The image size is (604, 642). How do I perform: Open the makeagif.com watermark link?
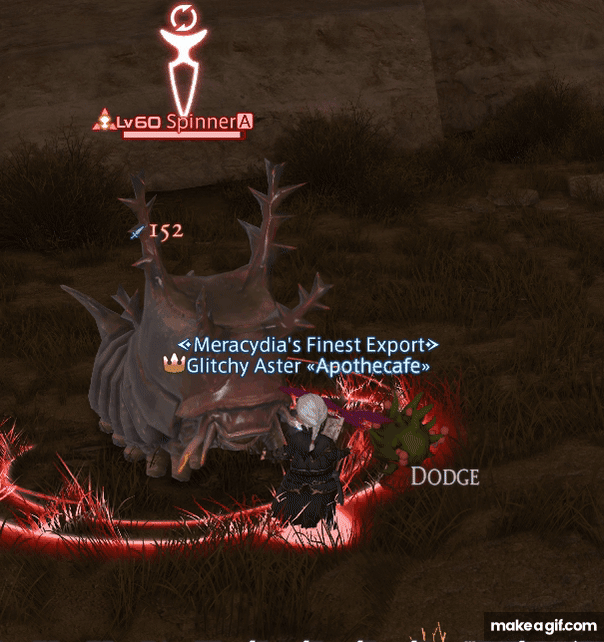(539, 624)
